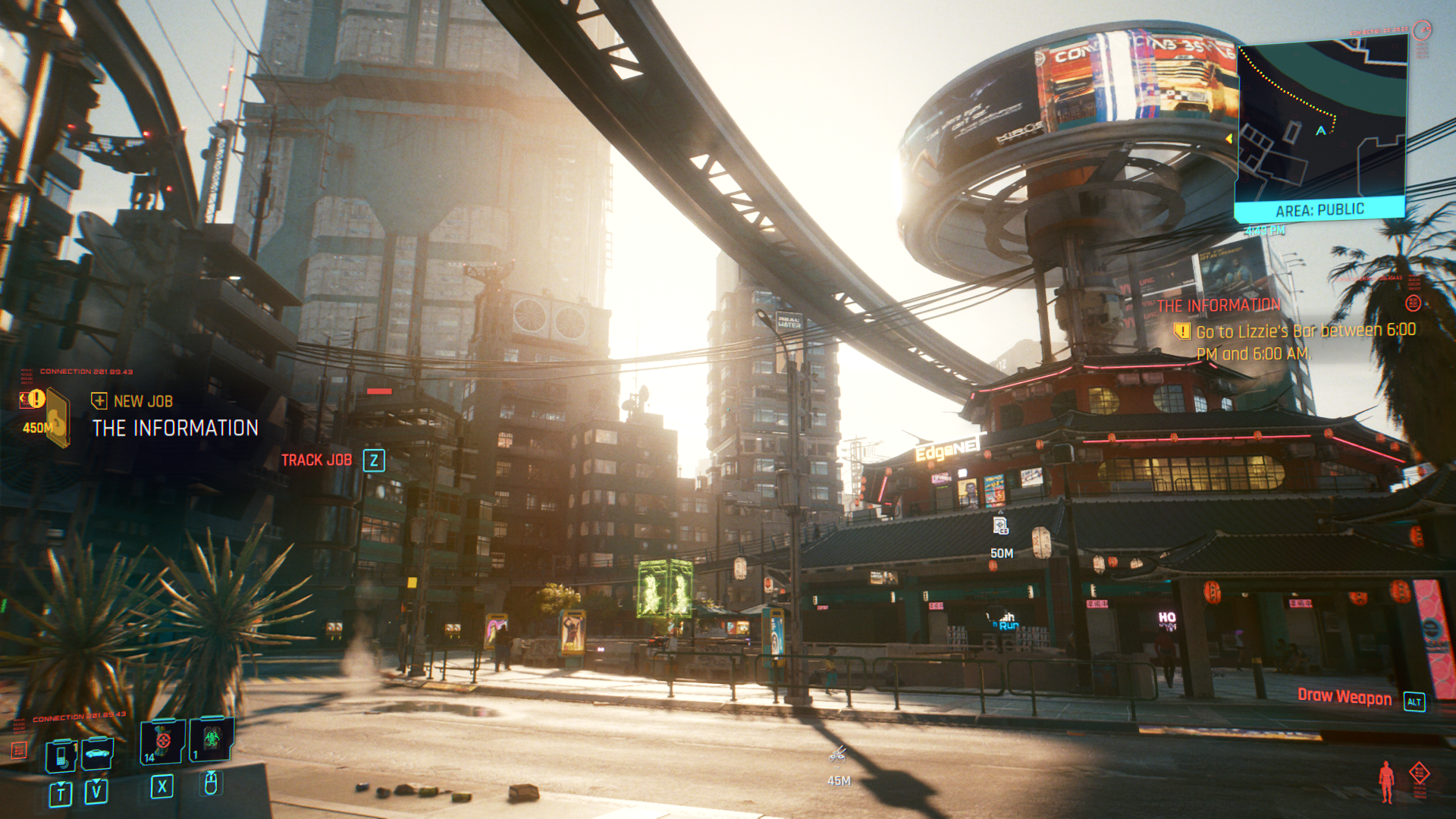Click the 45M world marker icon
1456x819 pixels.
(837, 755)
